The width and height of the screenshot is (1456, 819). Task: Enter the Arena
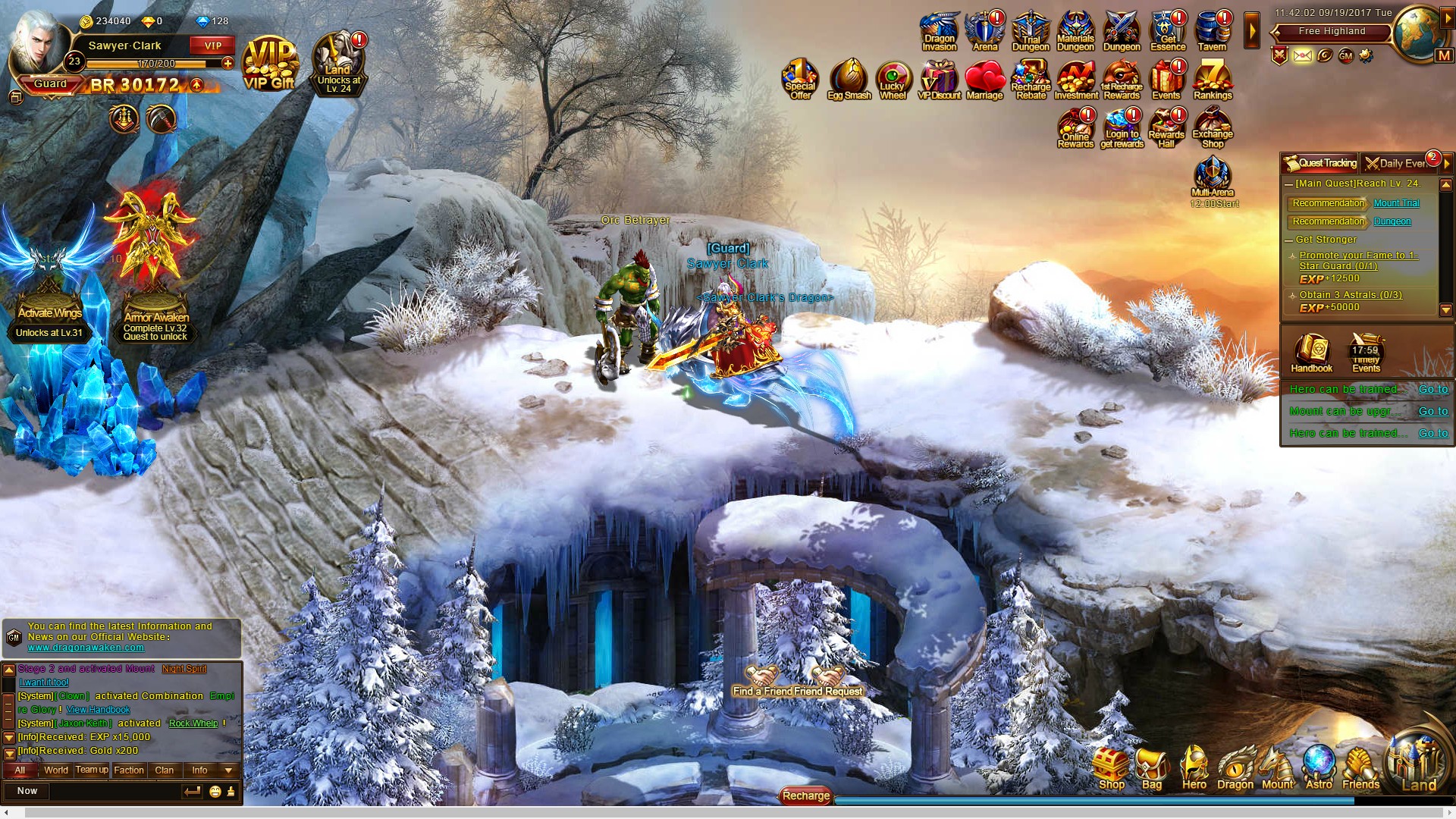click(985, 32)
